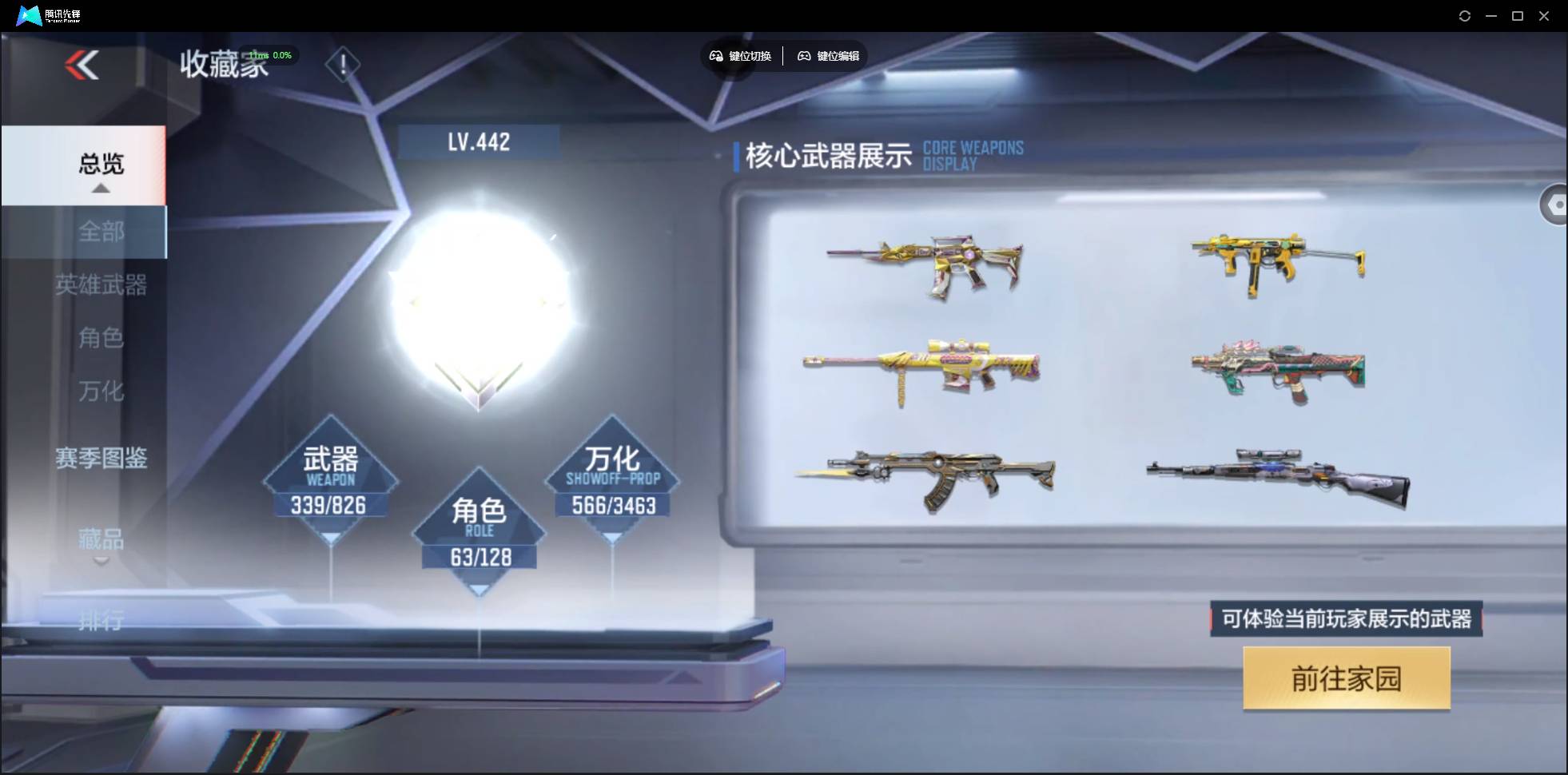Click the Tencent Pioneer logo
Screen dimensions: 1568x775
28,15
